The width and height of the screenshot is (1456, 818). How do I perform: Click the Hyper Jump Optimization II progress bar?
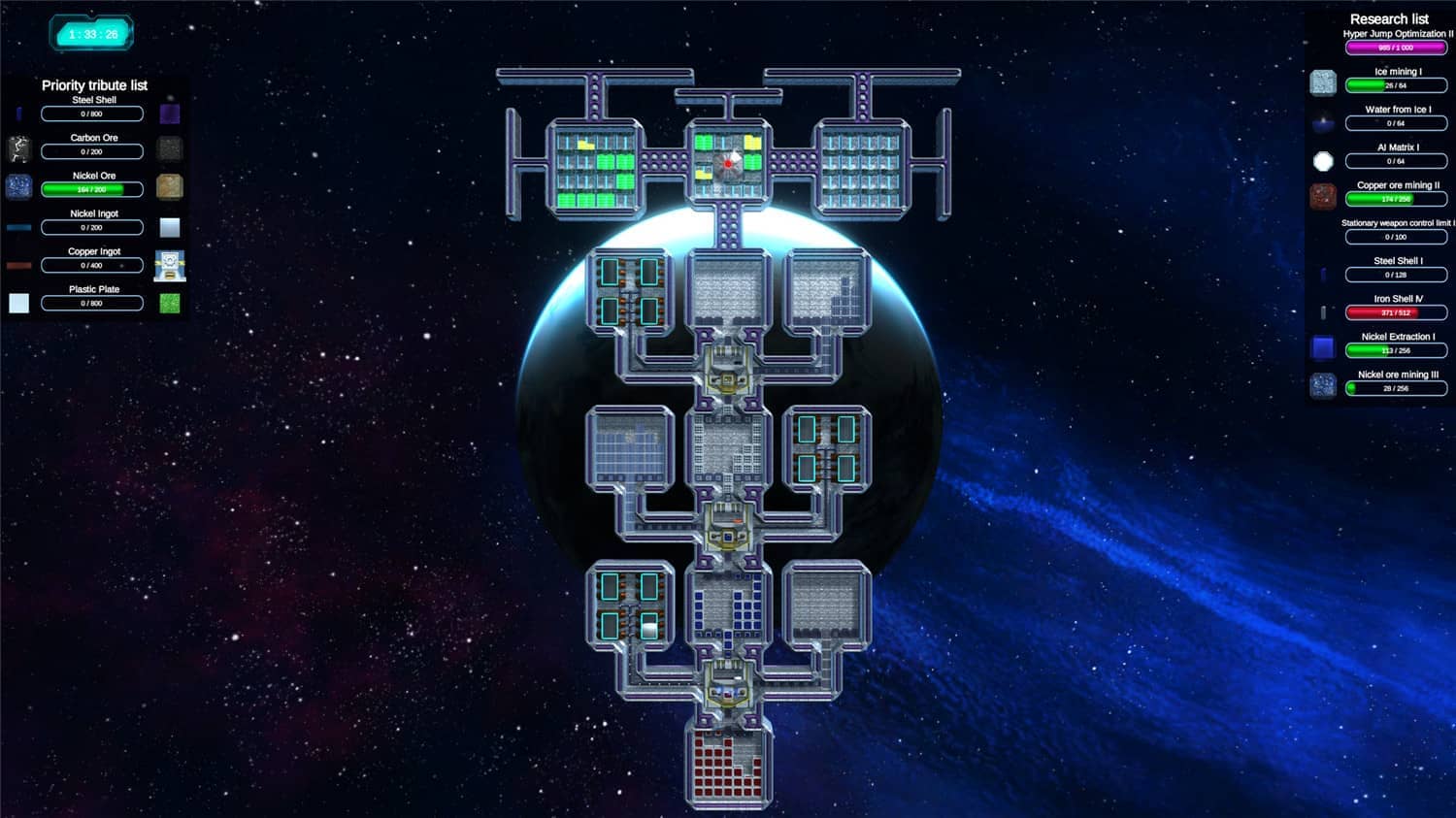(x=1396, y=46)
